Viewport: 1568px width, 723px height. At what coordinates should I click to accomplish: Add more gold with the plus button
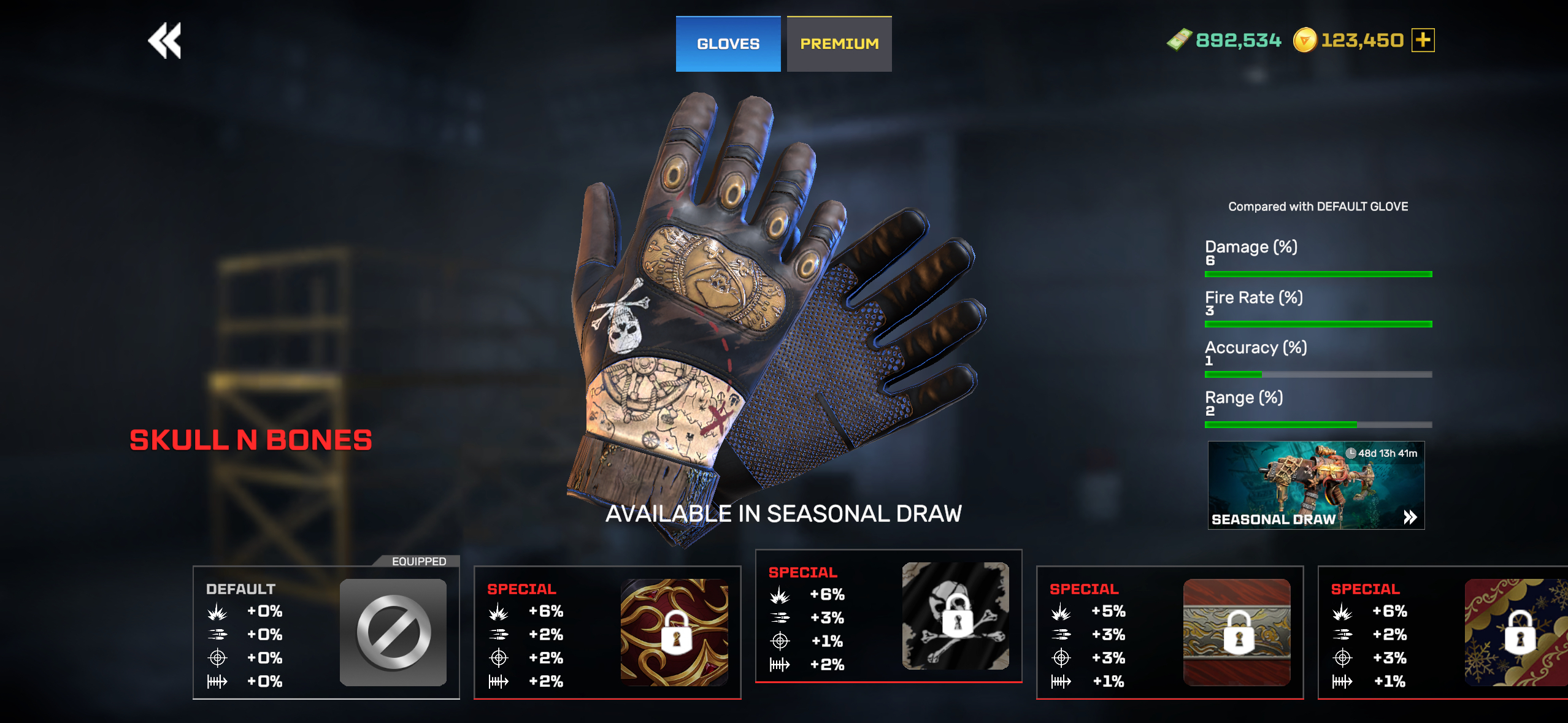tap(1423, 40)
